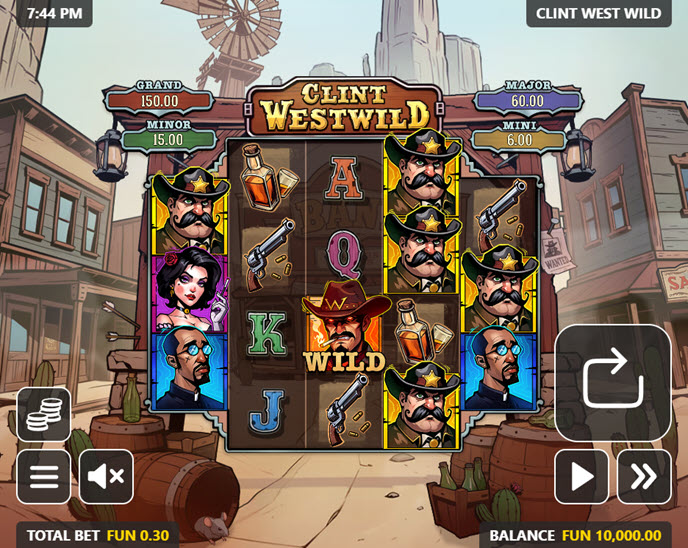Toggle the muted sound speaker button
Screen dimensions: 688x548
click(x=106, y=476)
